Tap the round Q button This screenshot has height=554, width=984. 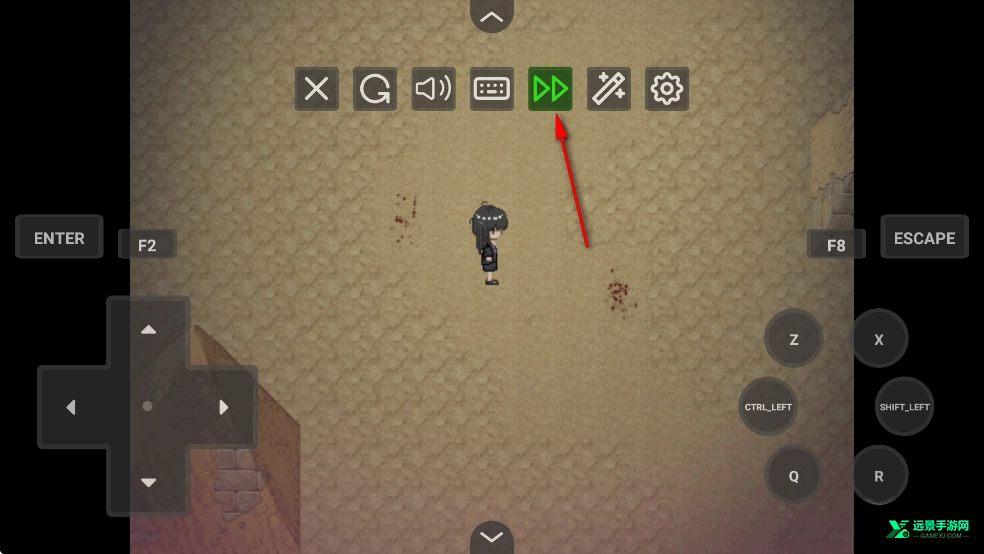click(x=794, y=476)
